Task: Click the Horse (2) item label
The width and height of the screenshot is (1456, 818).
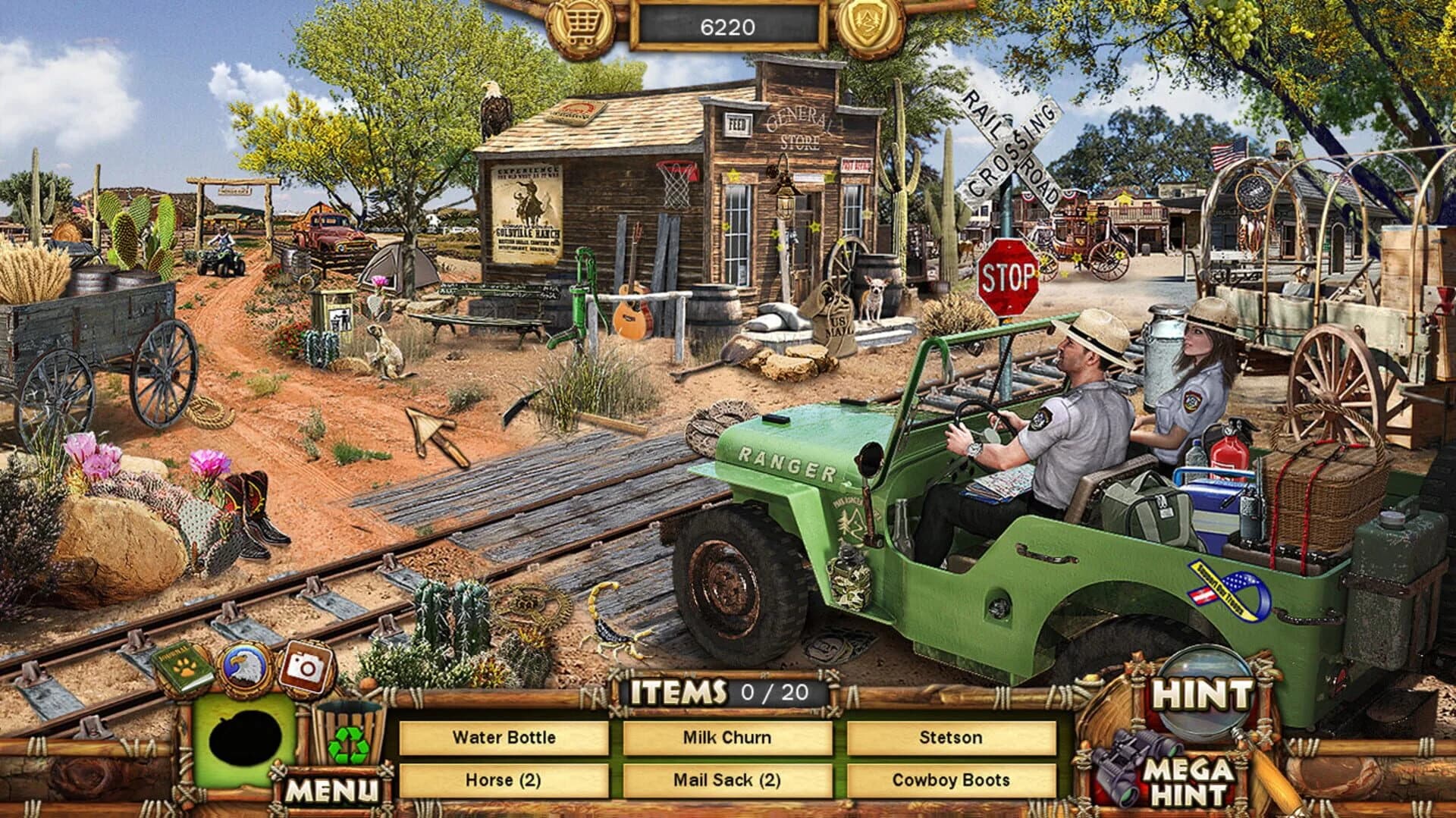Action: [504, 781]
